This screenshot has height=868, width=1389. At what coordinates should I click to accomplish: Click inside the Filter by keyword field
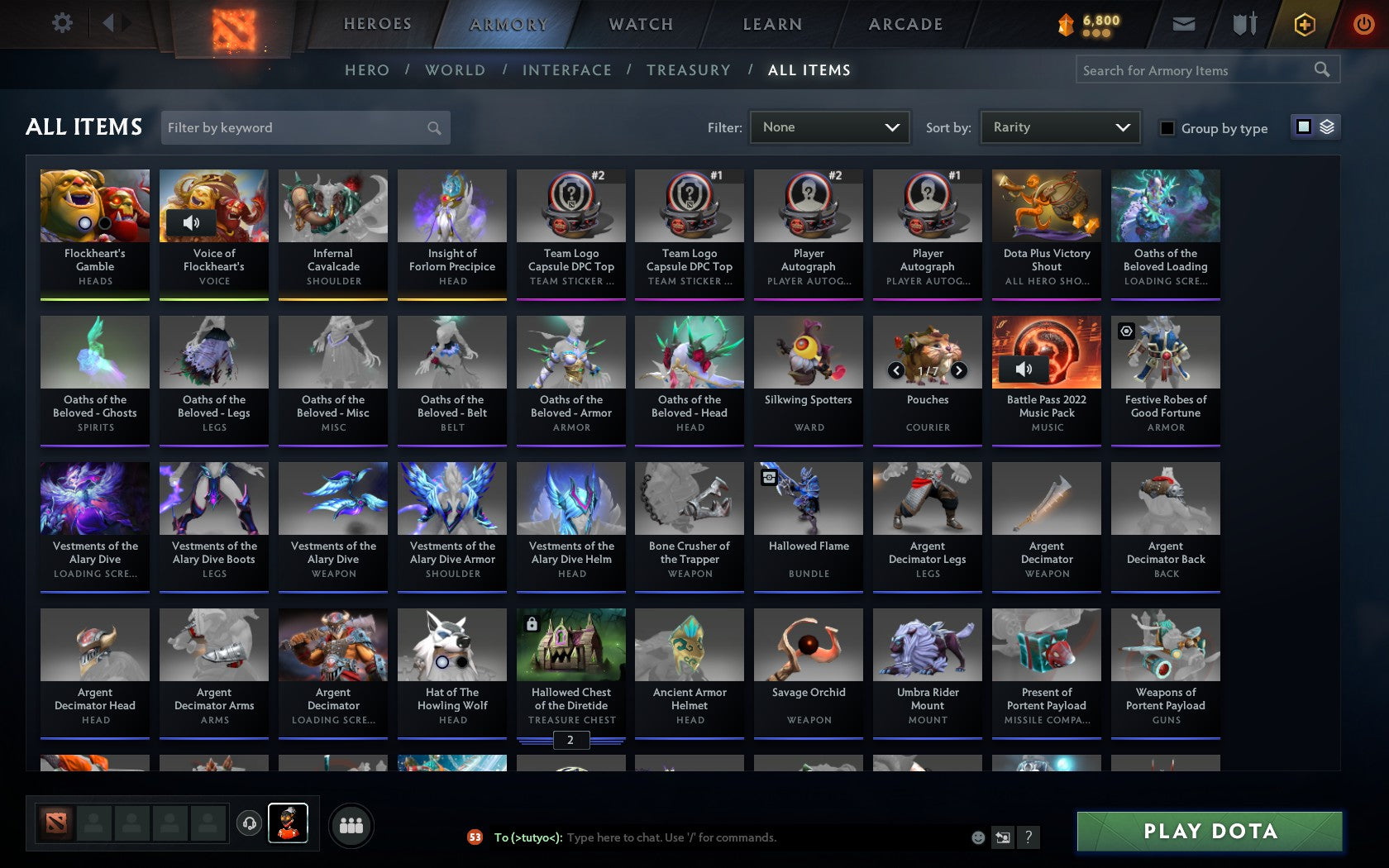coord(298,128)
